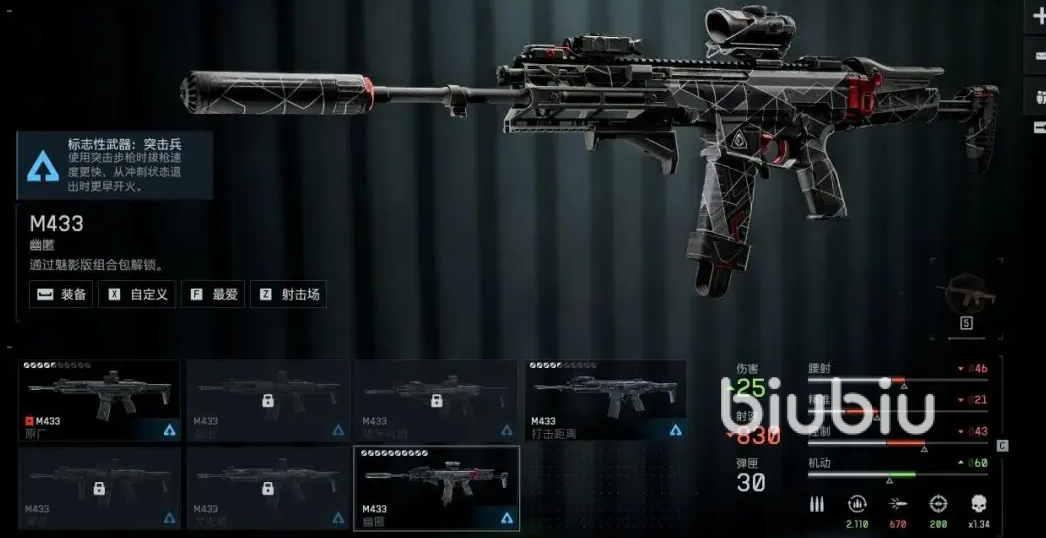The width and height of the screenshot is (1046, 538).
Task: Select the 原厂 factory M433 variant tile
Action: 100,400
